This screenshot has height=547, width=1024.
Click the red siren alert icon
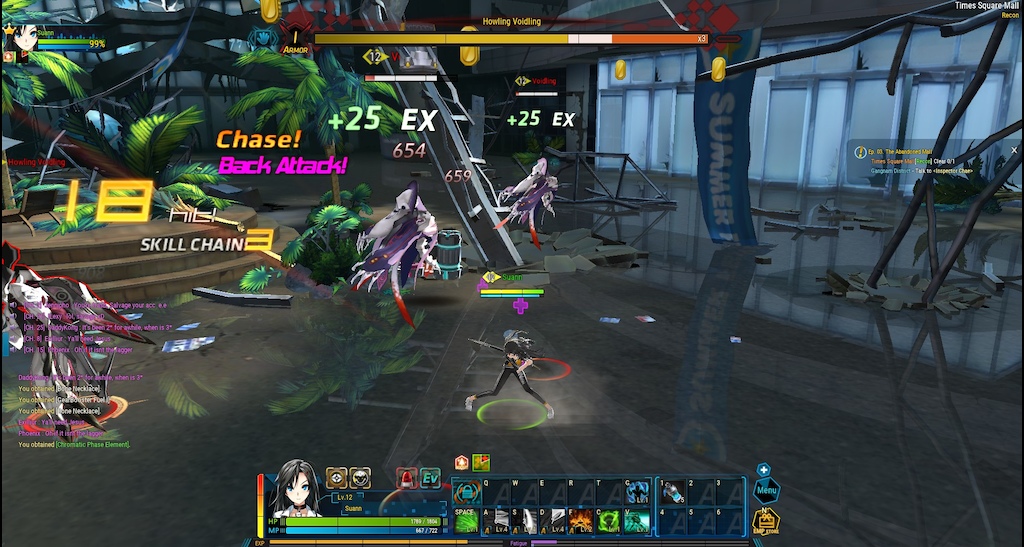point(406,478)
